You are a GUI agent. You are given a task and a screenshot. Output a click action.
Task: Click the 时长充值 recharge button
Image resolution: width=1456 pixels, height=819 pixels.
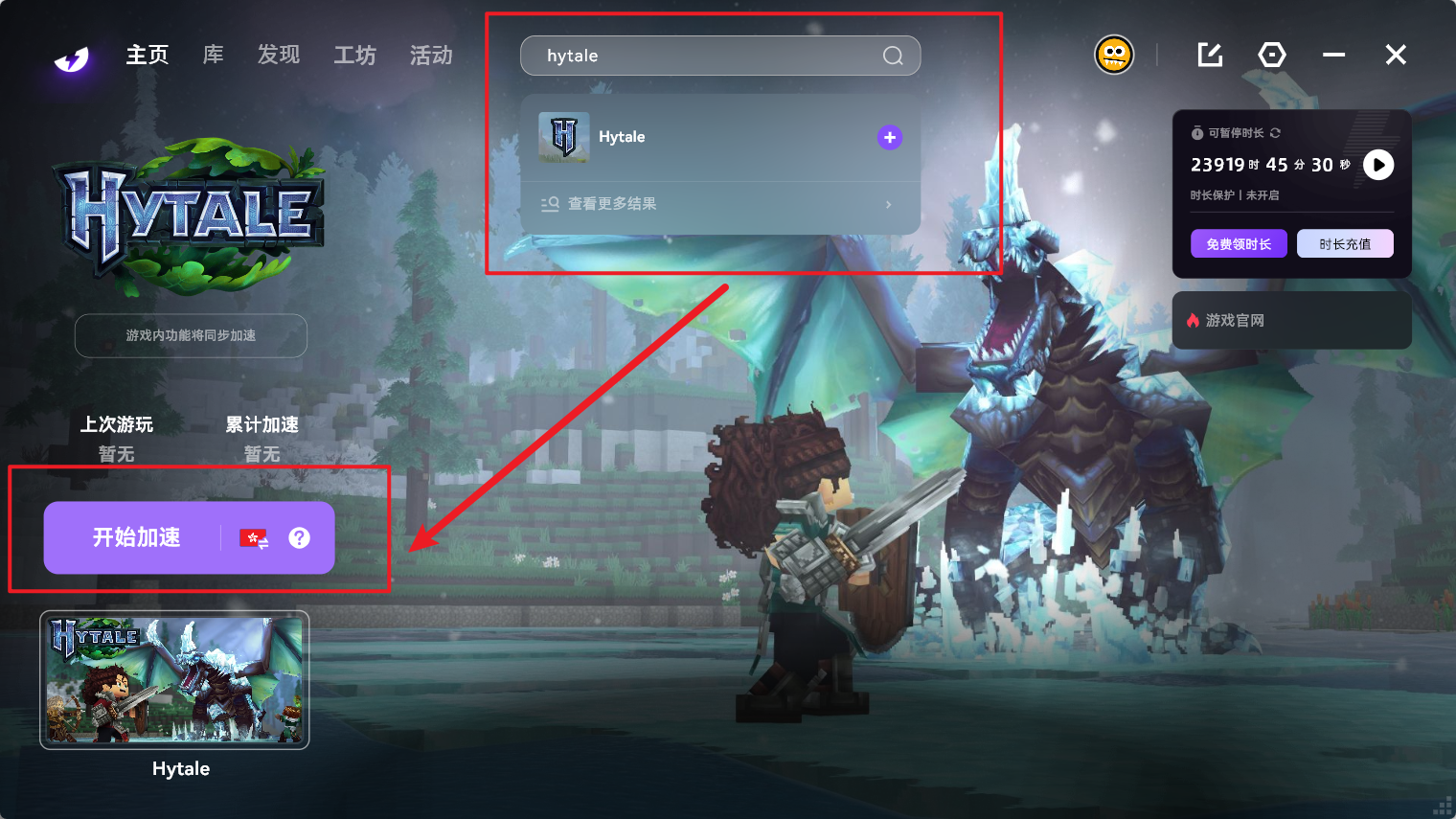point(1345,243)
